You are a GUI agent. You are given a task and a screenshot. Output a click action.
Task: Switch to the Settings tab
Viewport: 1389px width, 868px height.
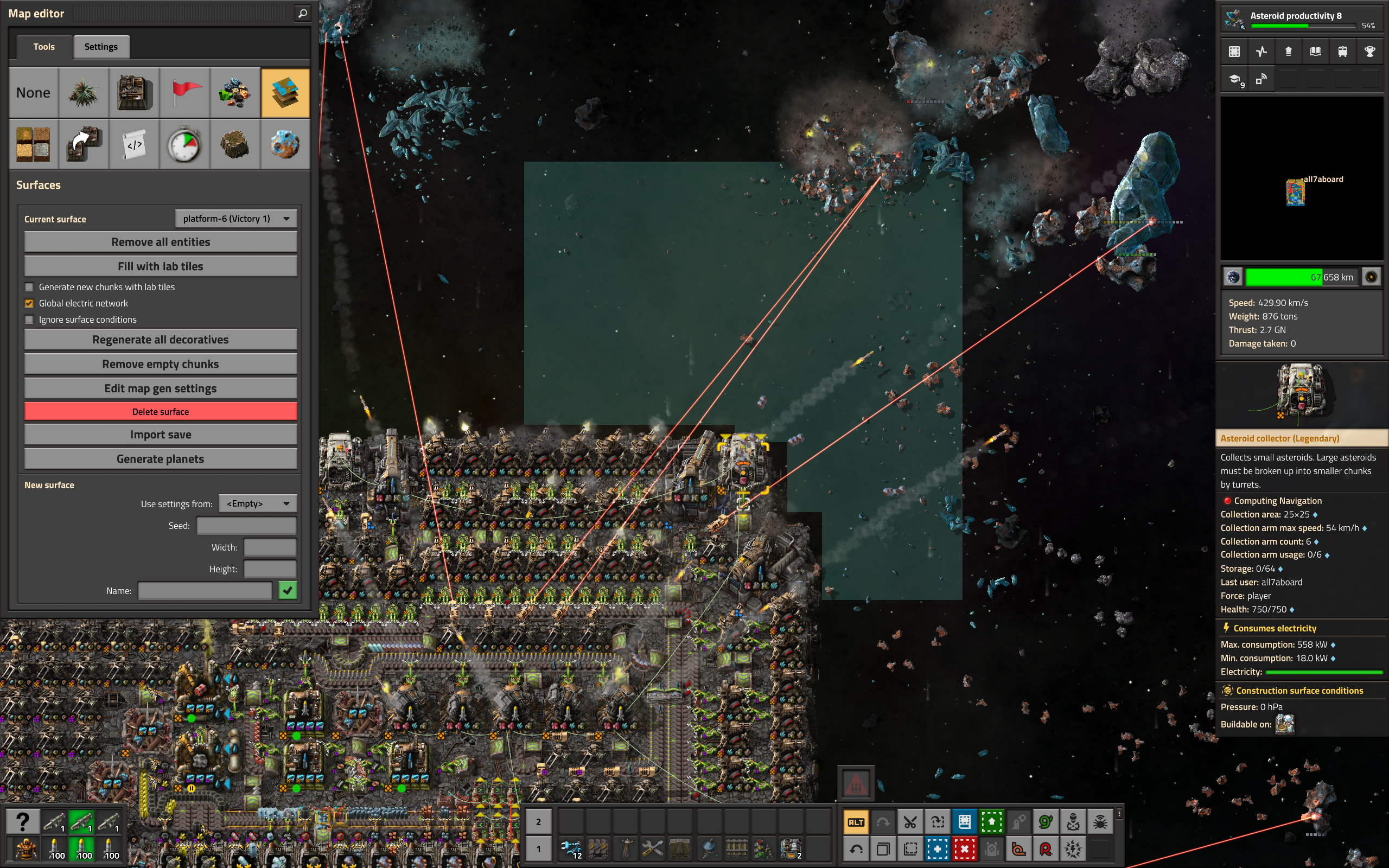[x=101, y=47]
